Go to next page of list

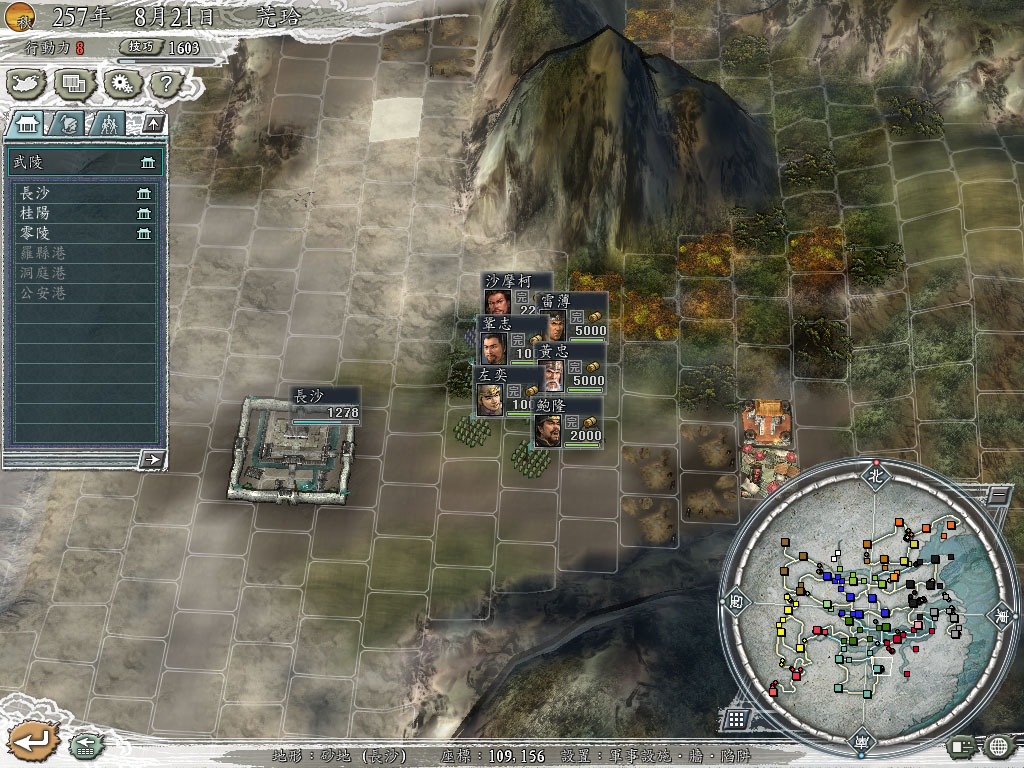[x=152, y=459]
